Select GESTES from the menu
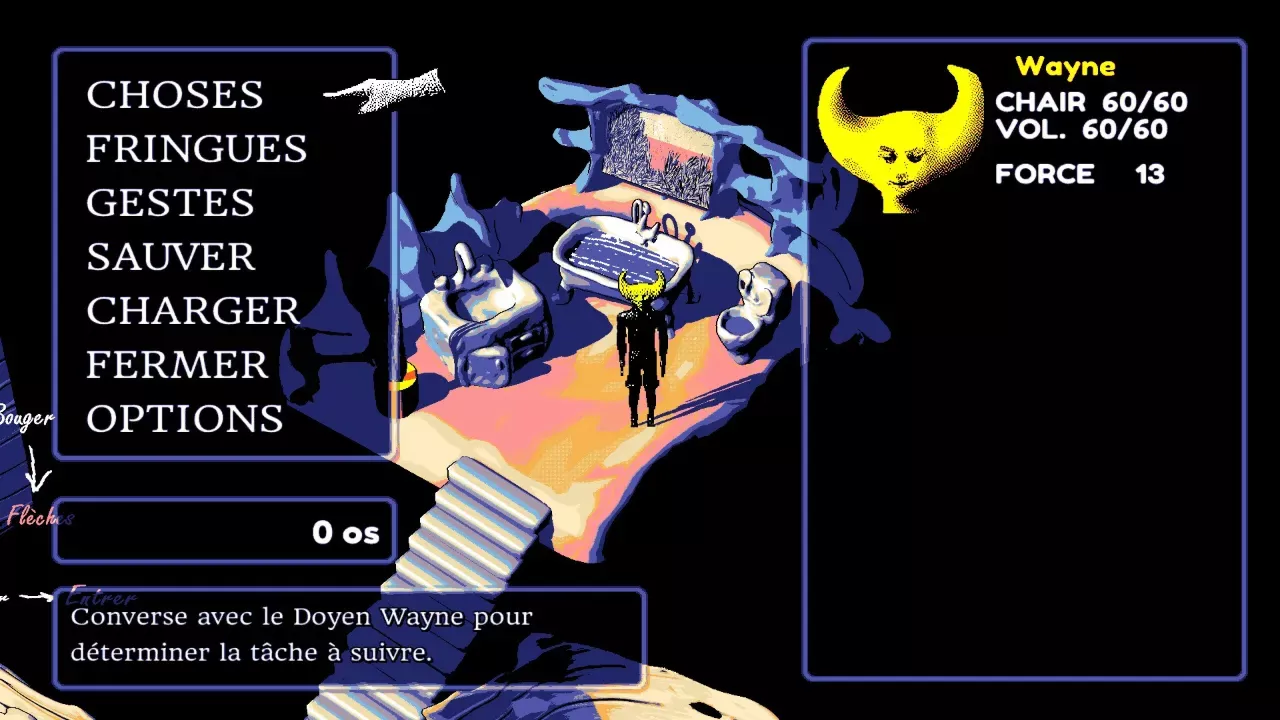The width and height of the screenshot is (1280, 720). pos(170,203)
